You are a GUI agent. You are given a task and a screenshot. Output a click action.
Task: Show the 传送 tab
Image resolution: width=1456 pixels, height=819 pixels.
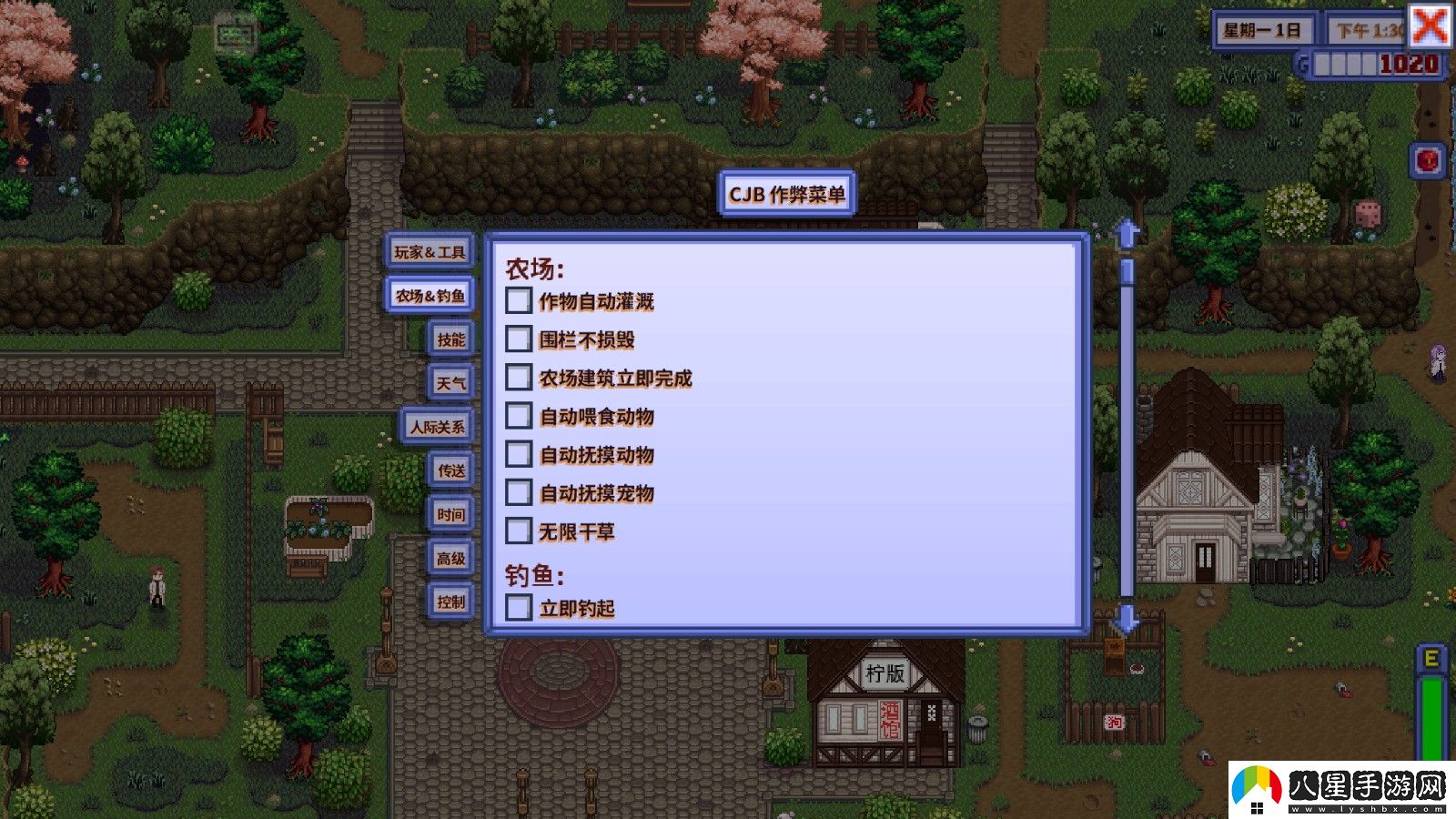pos(450,470)
